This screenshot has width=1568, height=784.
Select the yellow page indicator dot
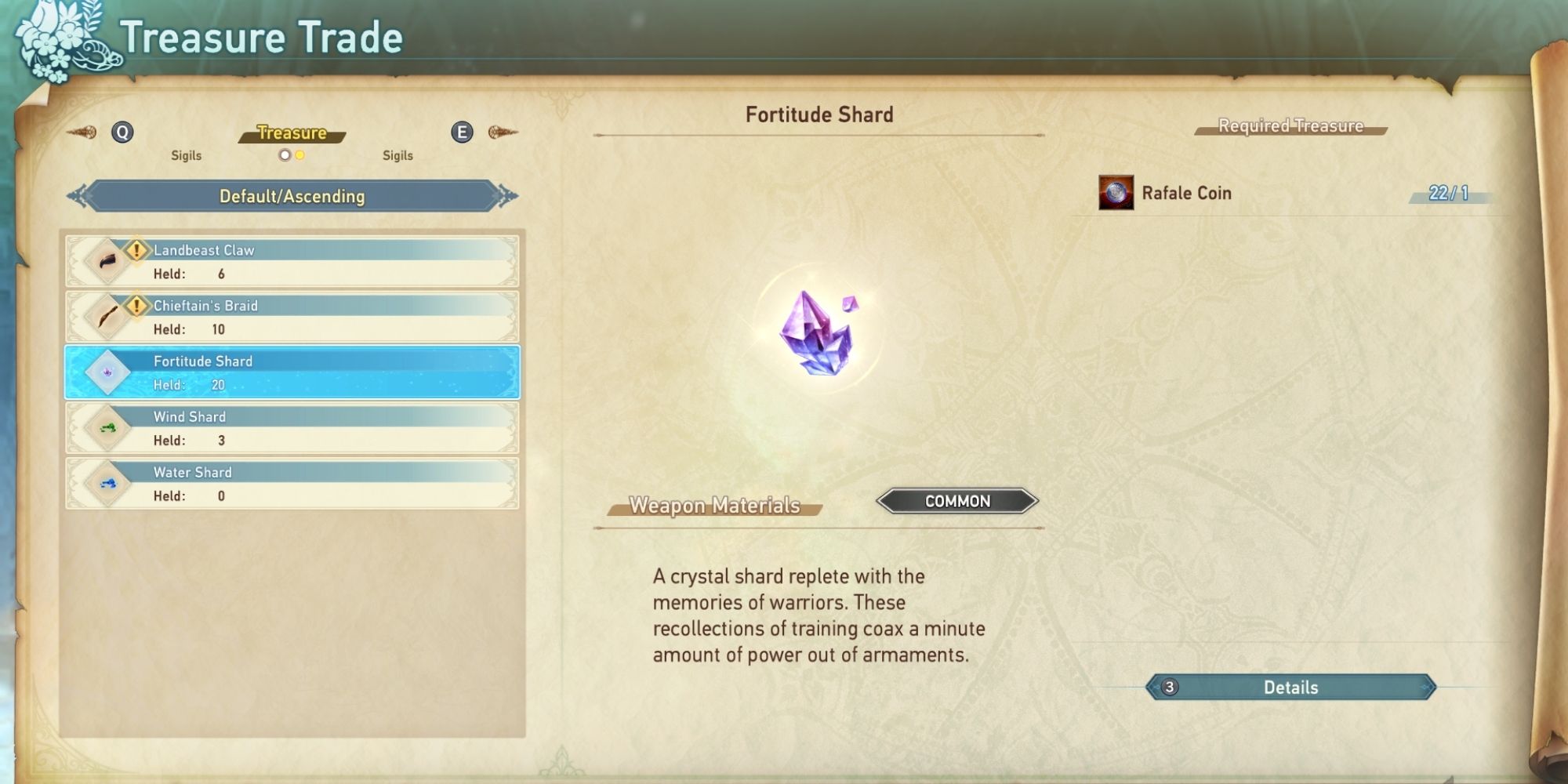point(299,156)
